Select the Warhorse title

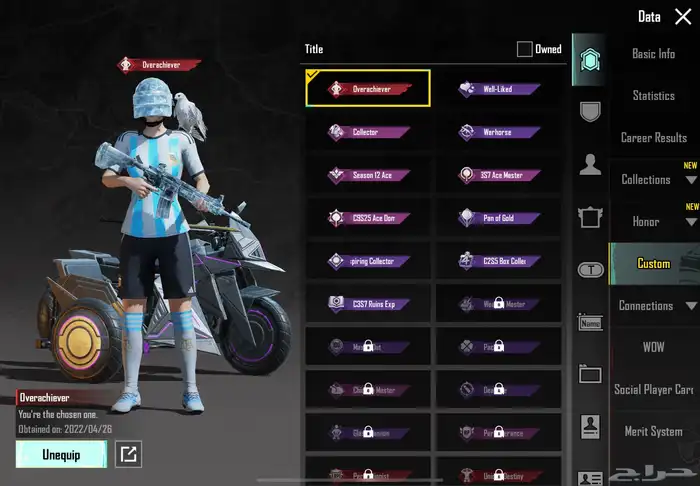pyautogui.click(x=498, y=132)
